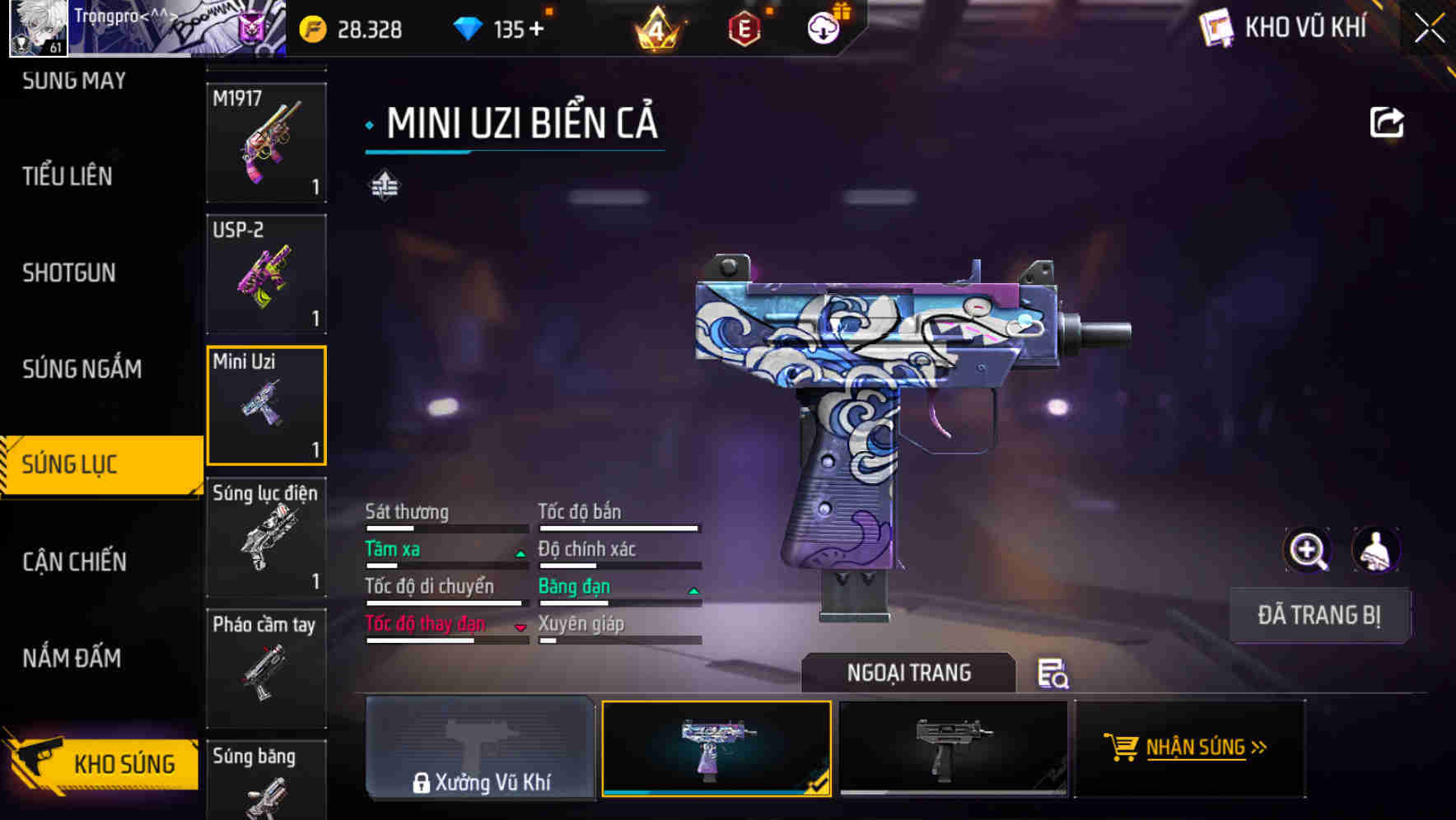Select the M1917 weapon tile
The width and height of the screenshot is (1456, 820).
(266, 142)
